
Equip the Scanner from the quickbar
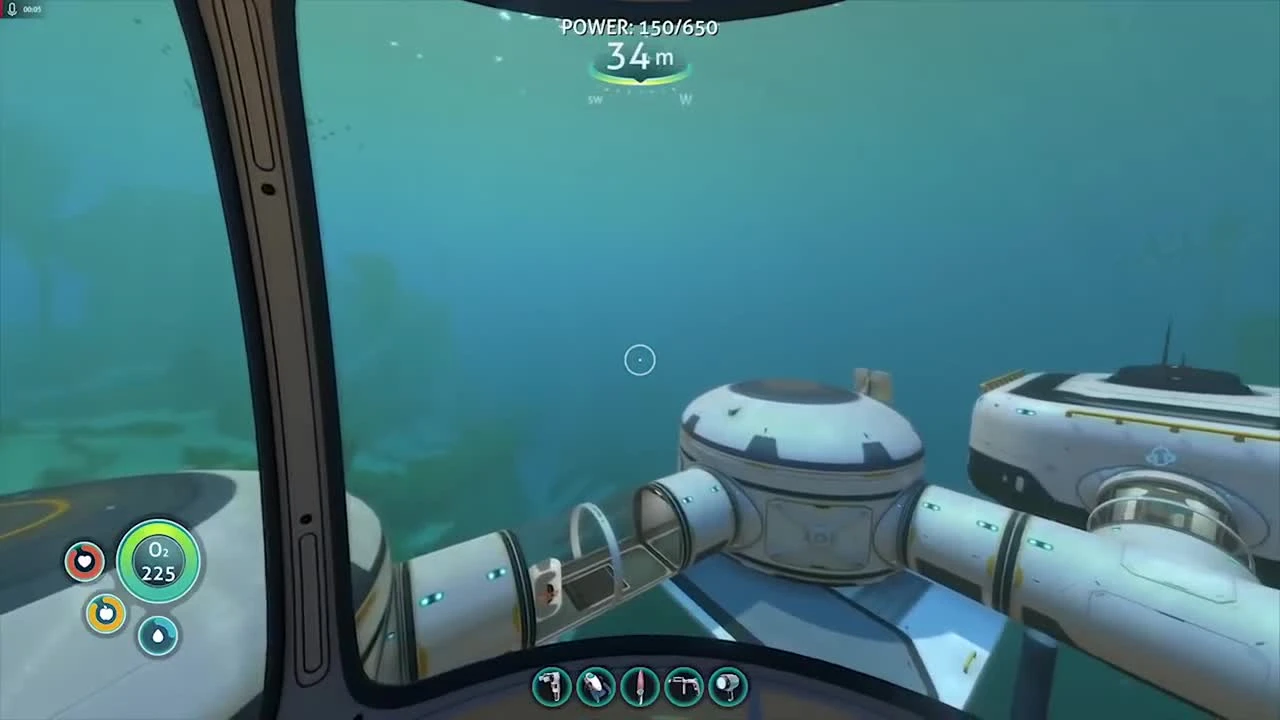click(595, 684)
